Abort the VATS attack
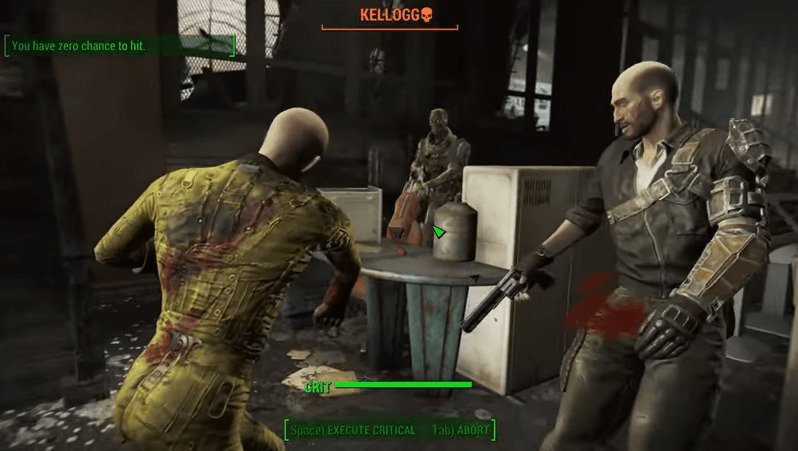Screen dimensions: 798x451 pyautogui.click(x=461, y=430)
